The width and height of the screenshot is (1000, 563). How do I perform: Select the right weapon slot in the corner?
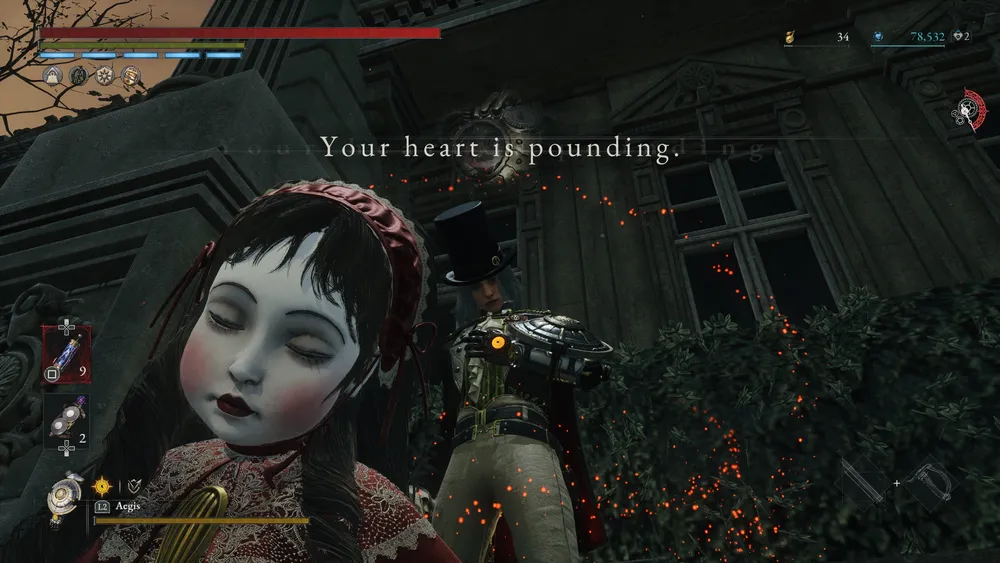pos(929,483)
